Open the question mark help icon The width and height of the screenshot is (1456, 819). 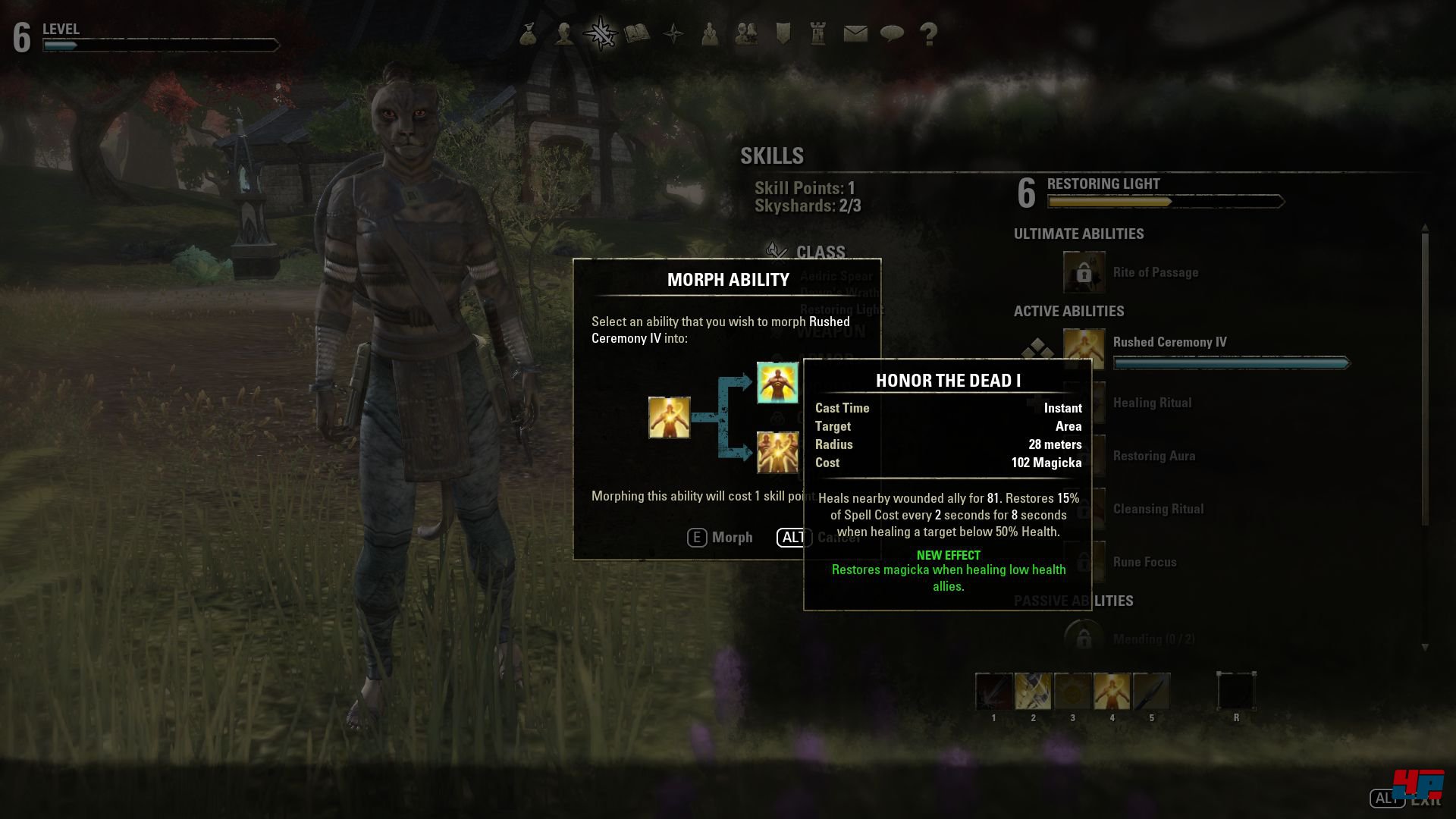coord(928,33)
